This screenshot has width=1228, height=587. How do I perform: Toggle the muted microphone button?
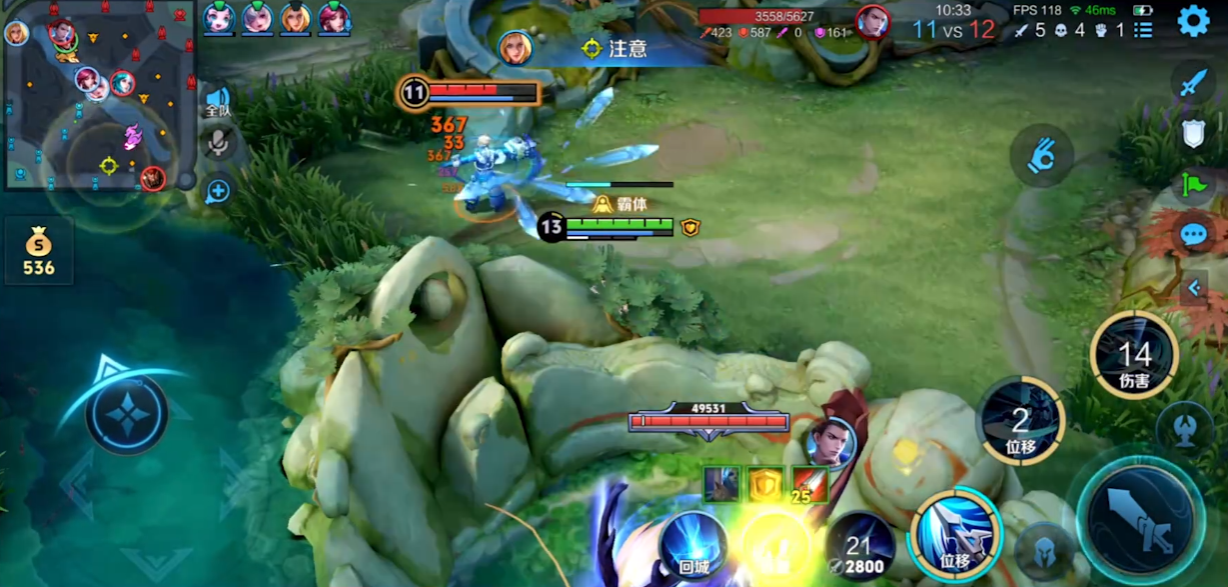pos(218,144)
